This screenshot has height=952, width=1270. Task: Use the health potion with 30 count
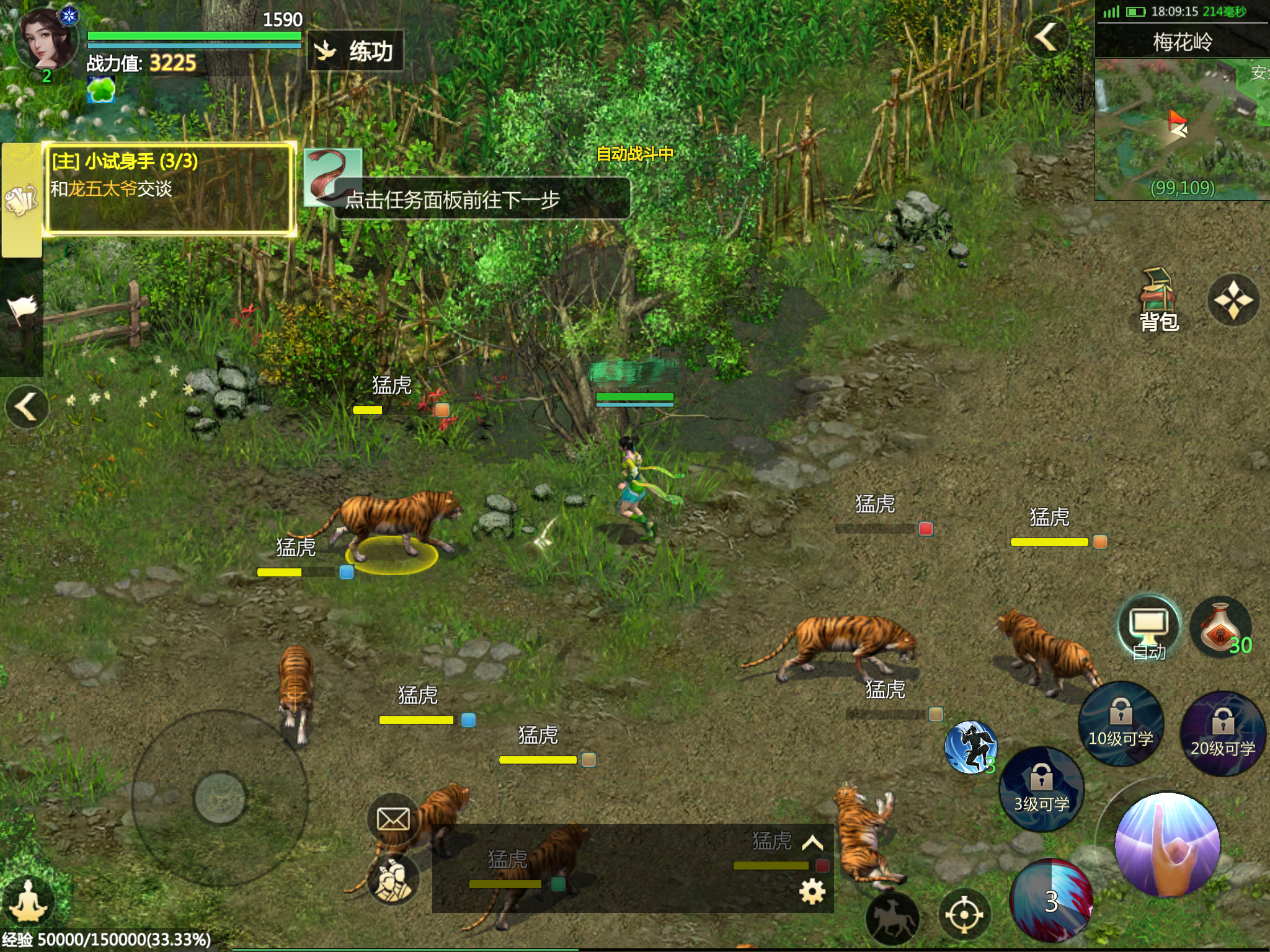(x=1222, y=627)
